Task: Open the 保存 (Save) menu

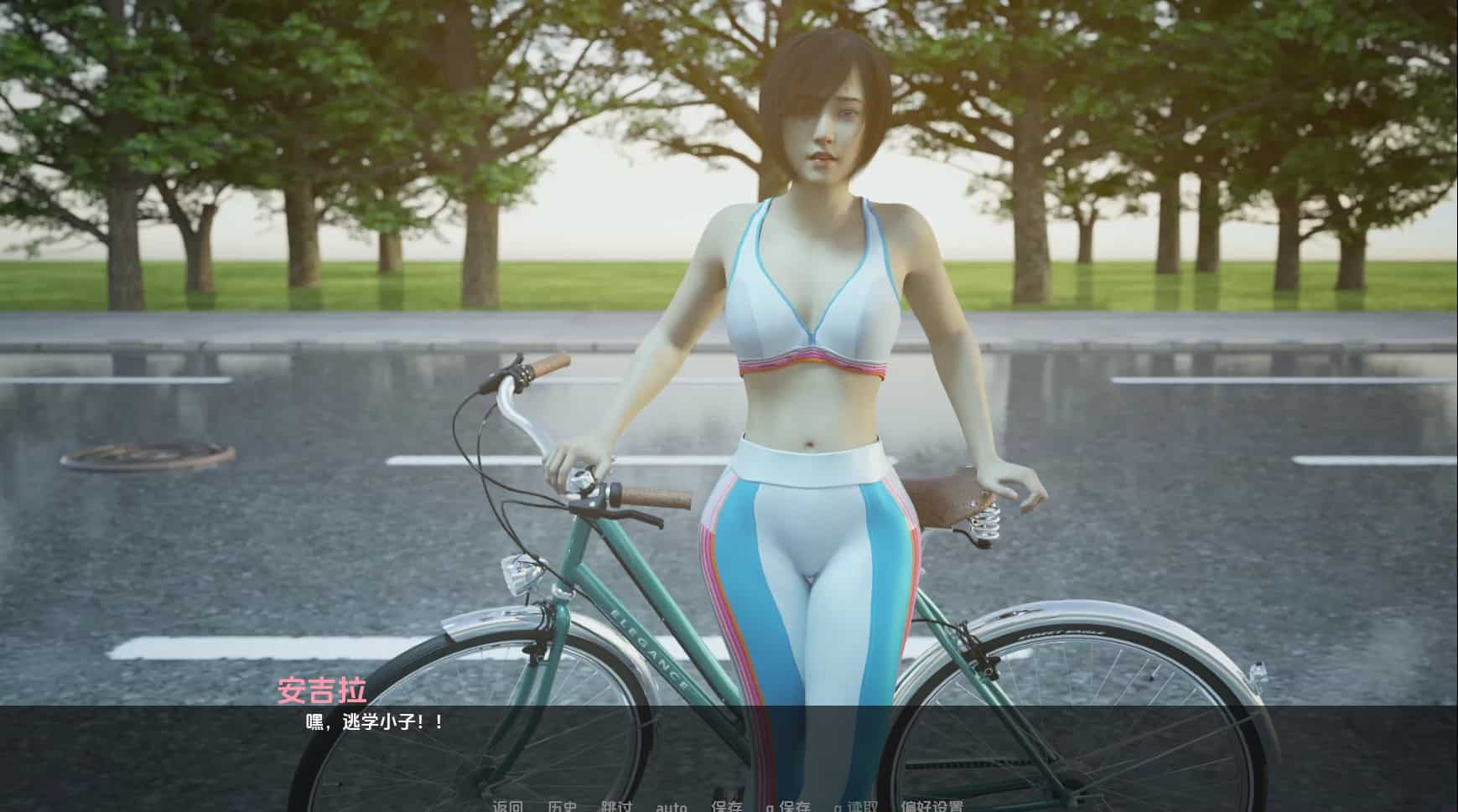Action: coord(726,806)
